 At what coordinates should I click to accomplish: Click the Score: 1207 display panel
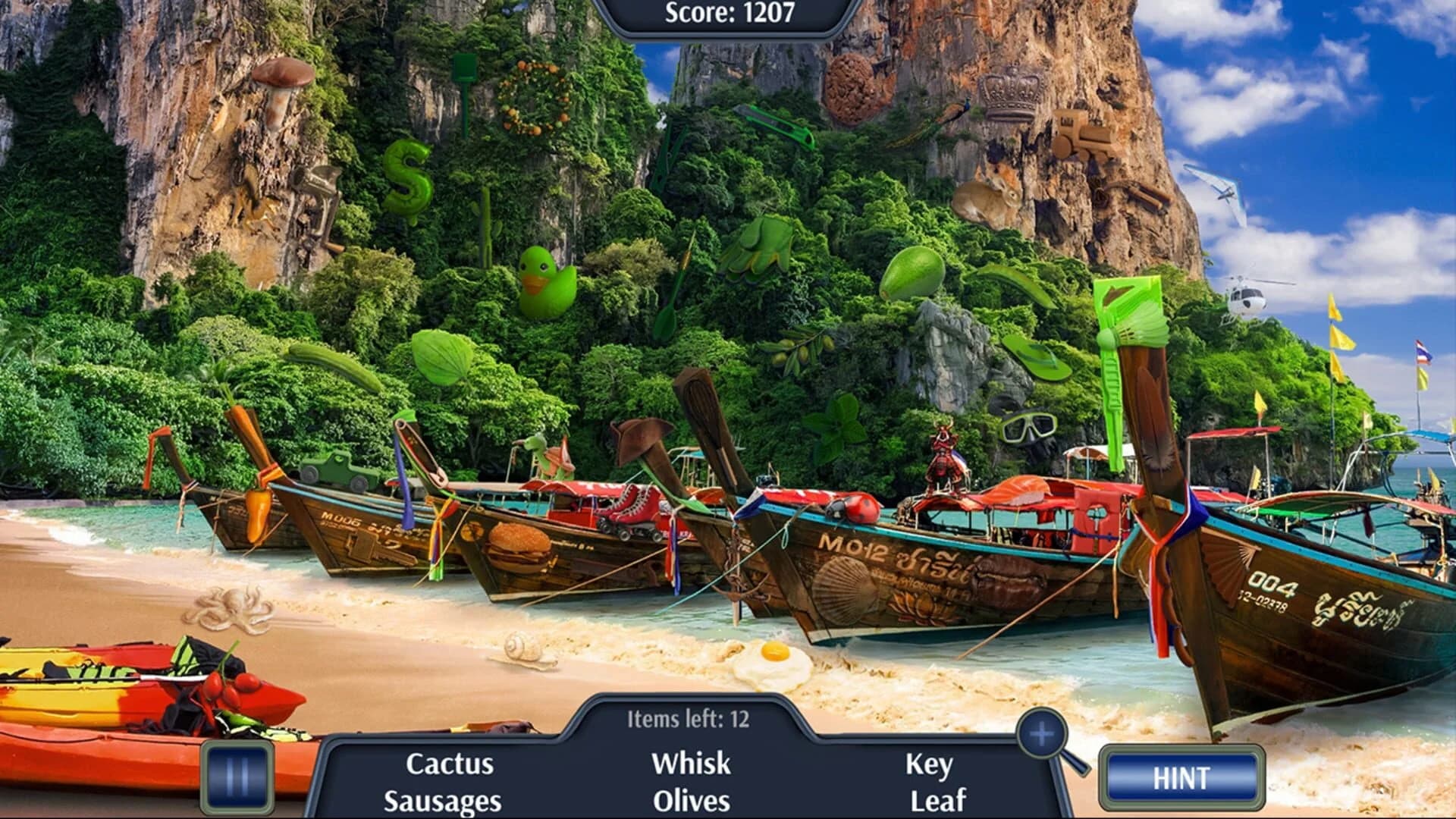tap(727, 11)
